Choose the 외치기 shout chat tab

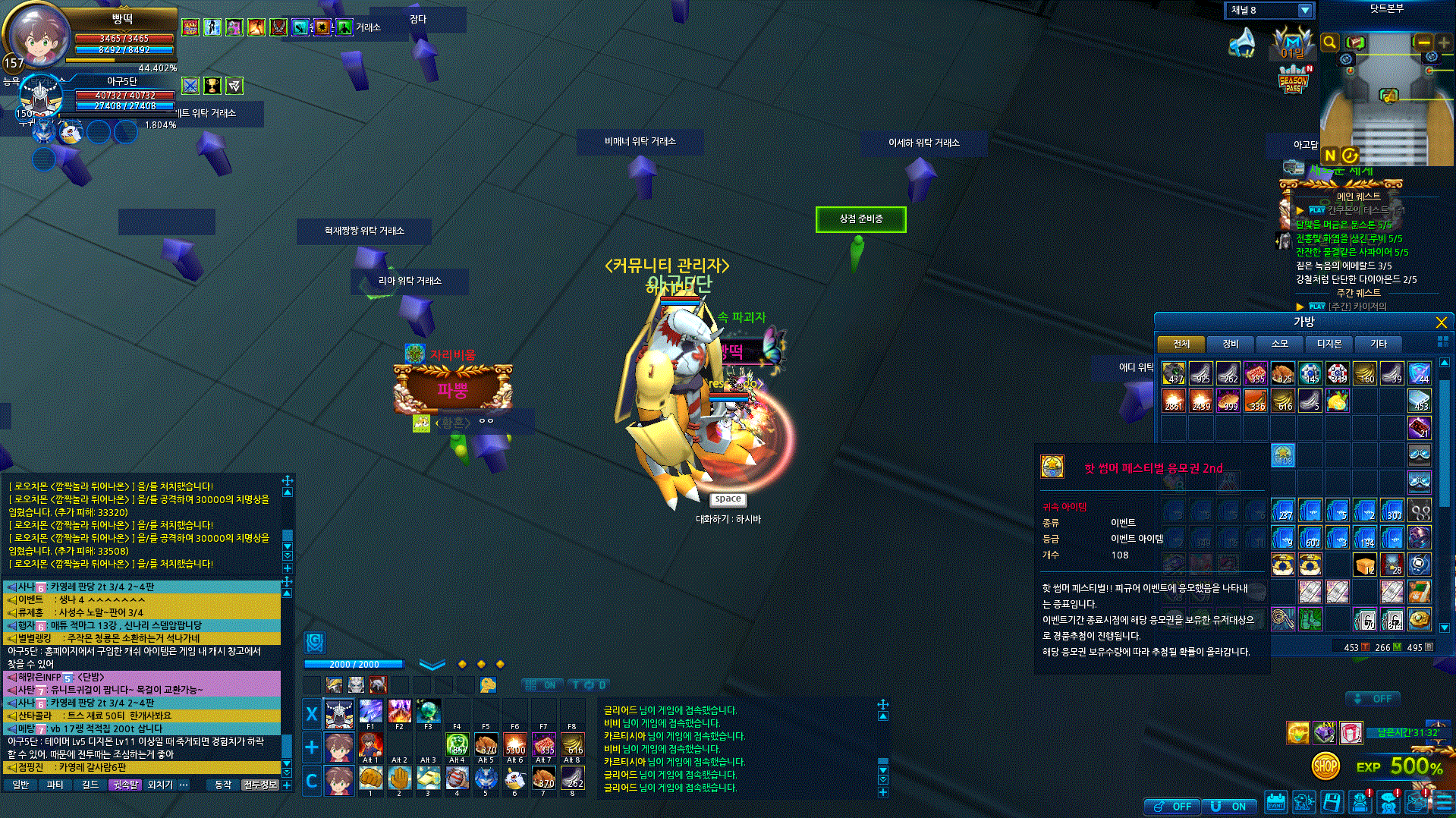click(x=159, y=785)
